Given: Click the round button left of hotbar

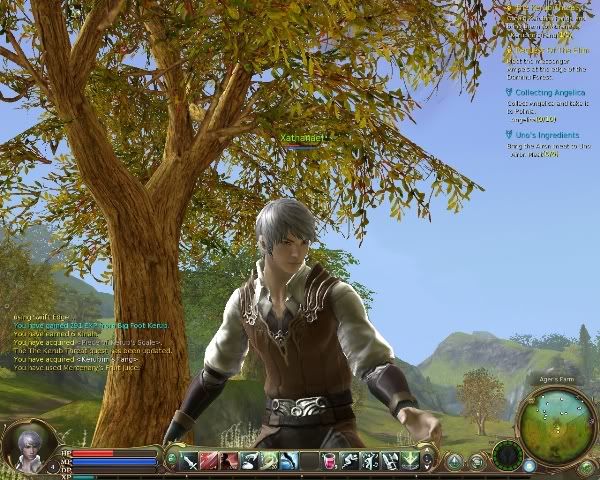Looking at the screenshot, I should (171, 460).
